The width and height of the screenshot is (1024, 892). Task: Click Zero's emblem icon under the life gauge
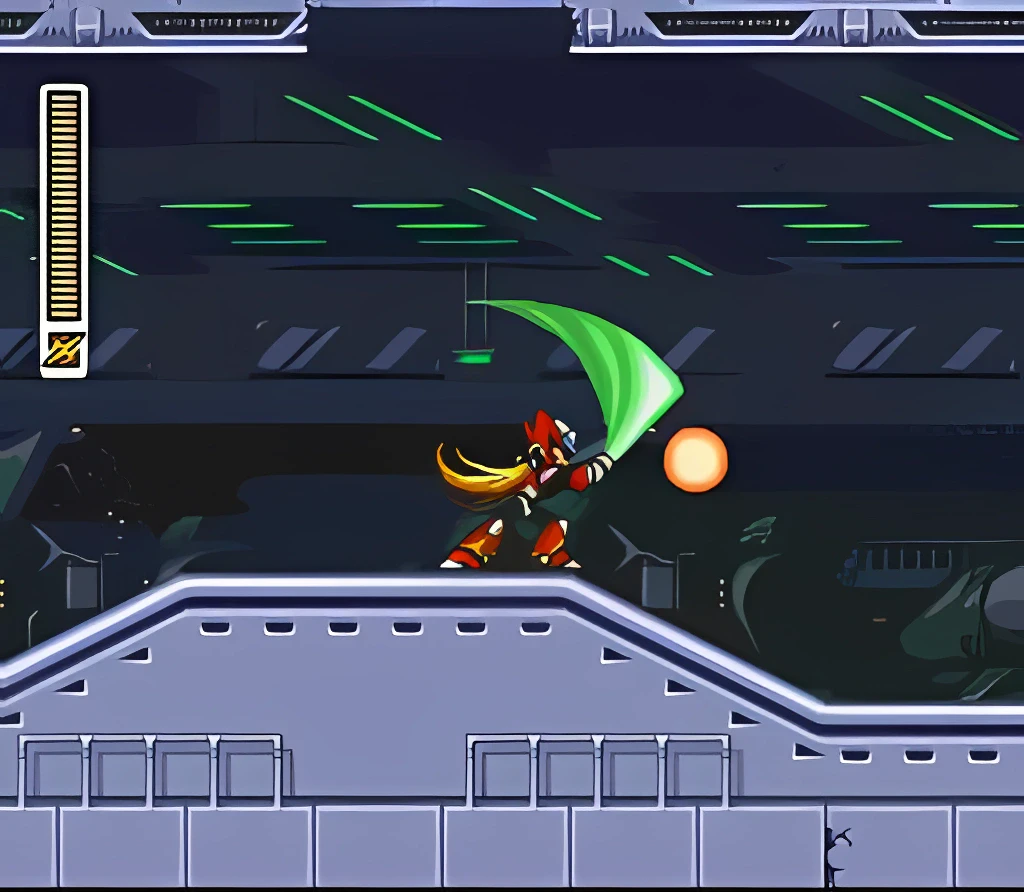[64, 350]
